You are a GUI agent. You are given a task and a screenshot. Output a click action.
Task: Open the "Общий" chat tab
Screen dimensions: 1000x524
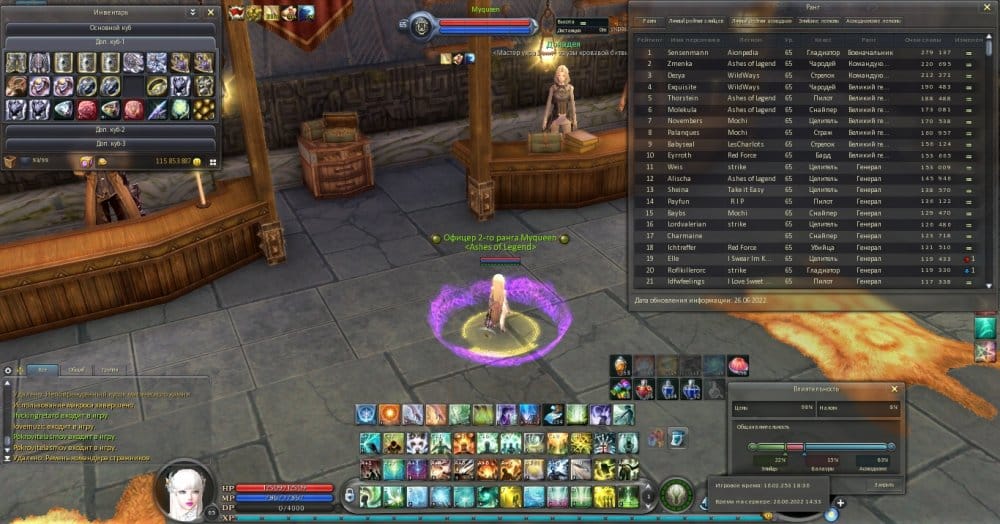pos(76,369)
